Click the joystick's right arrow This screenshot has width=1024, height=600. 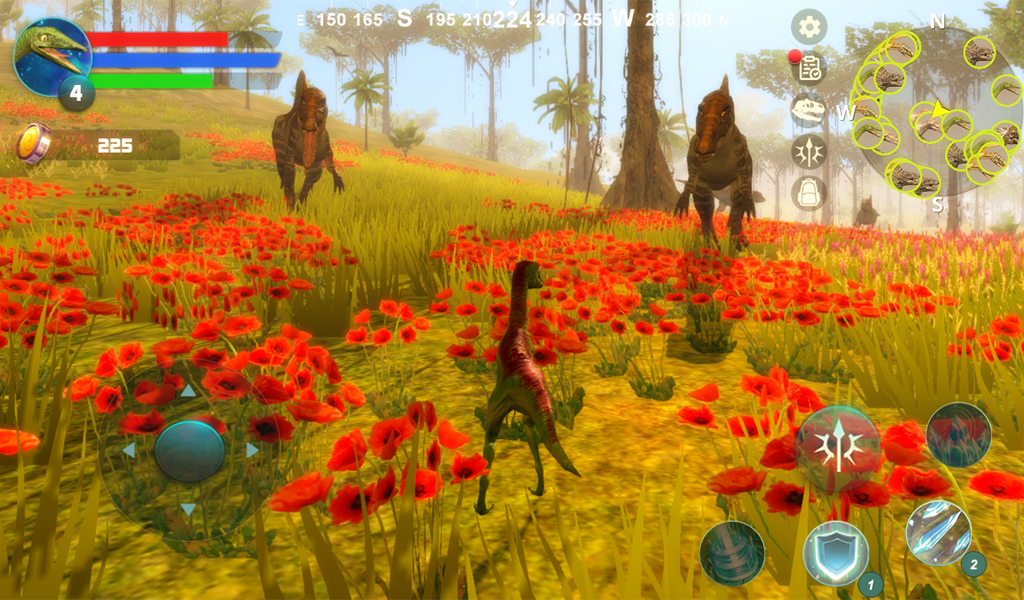pyautogui.click(x=253, y=450)
